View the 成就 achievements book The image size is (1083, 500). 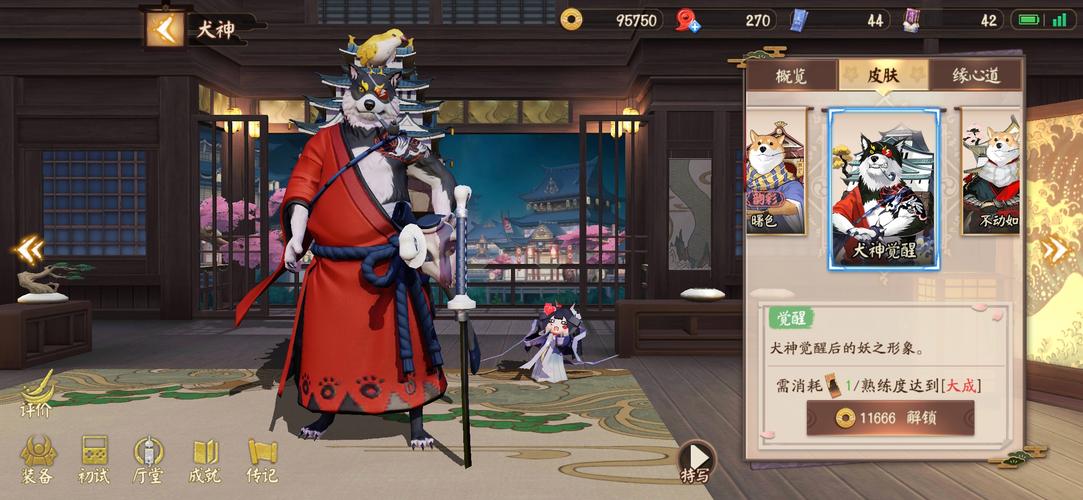coord(205,460)
